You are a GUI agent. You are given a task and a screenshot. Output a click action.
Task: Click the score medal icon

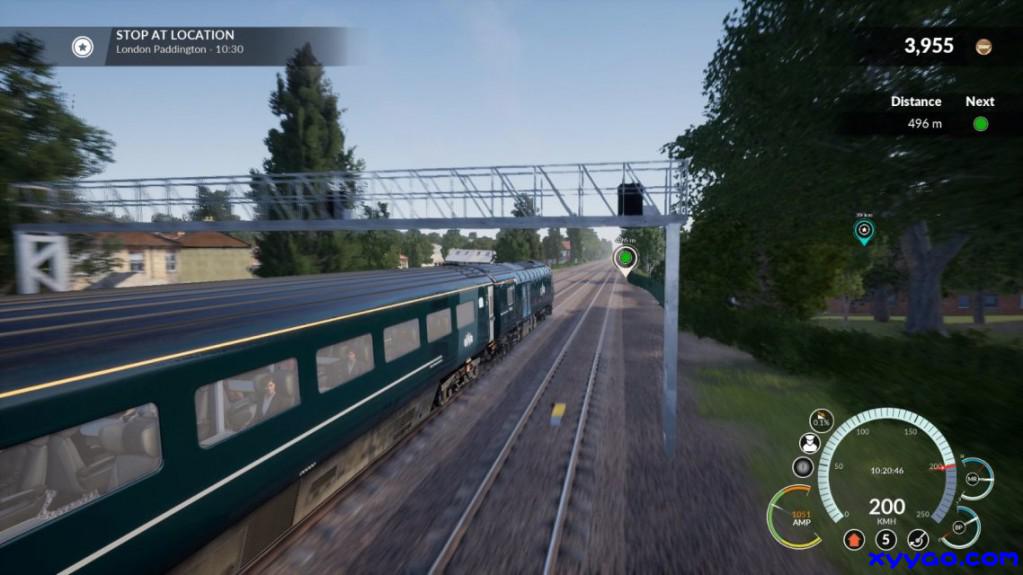(984, 47)
